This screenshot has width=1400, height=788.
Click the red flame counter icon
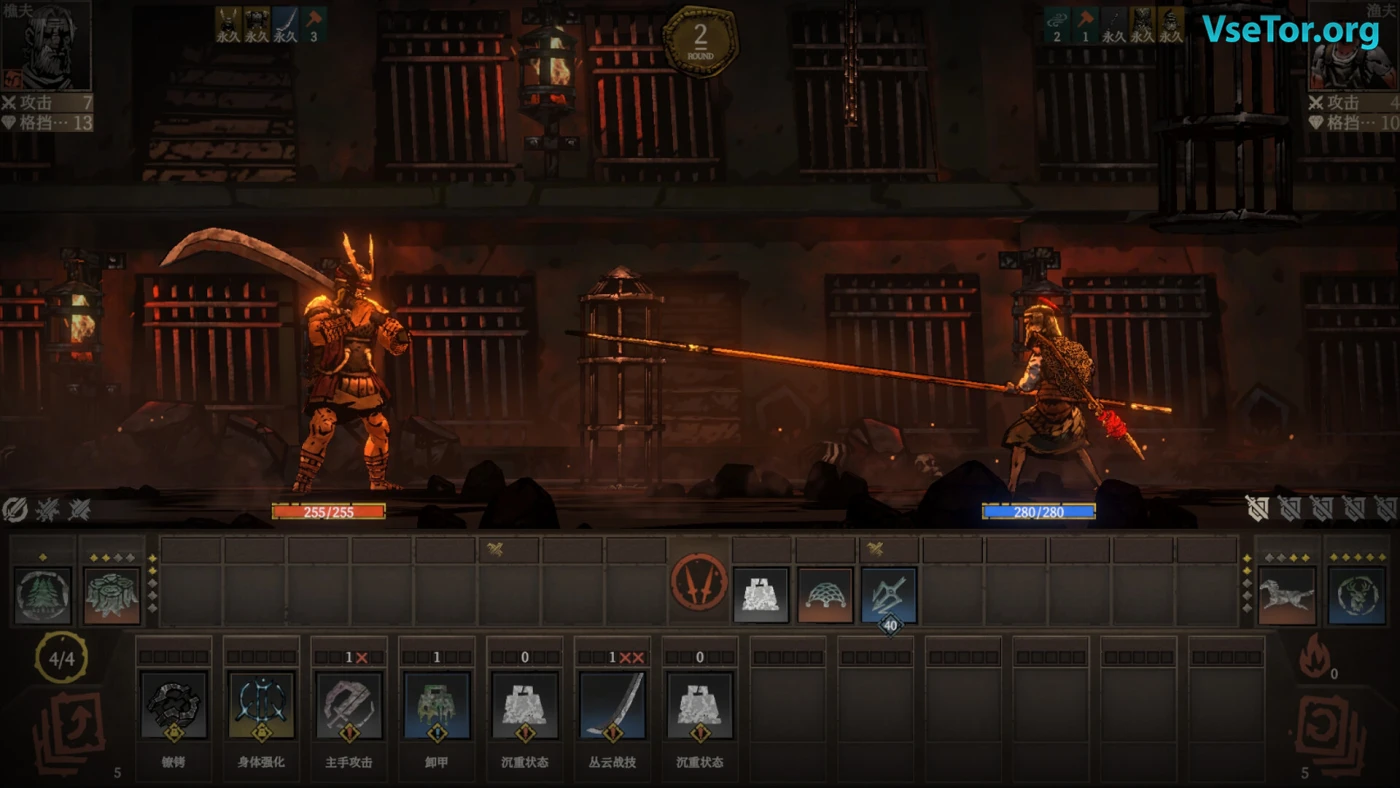[1313, 658]
